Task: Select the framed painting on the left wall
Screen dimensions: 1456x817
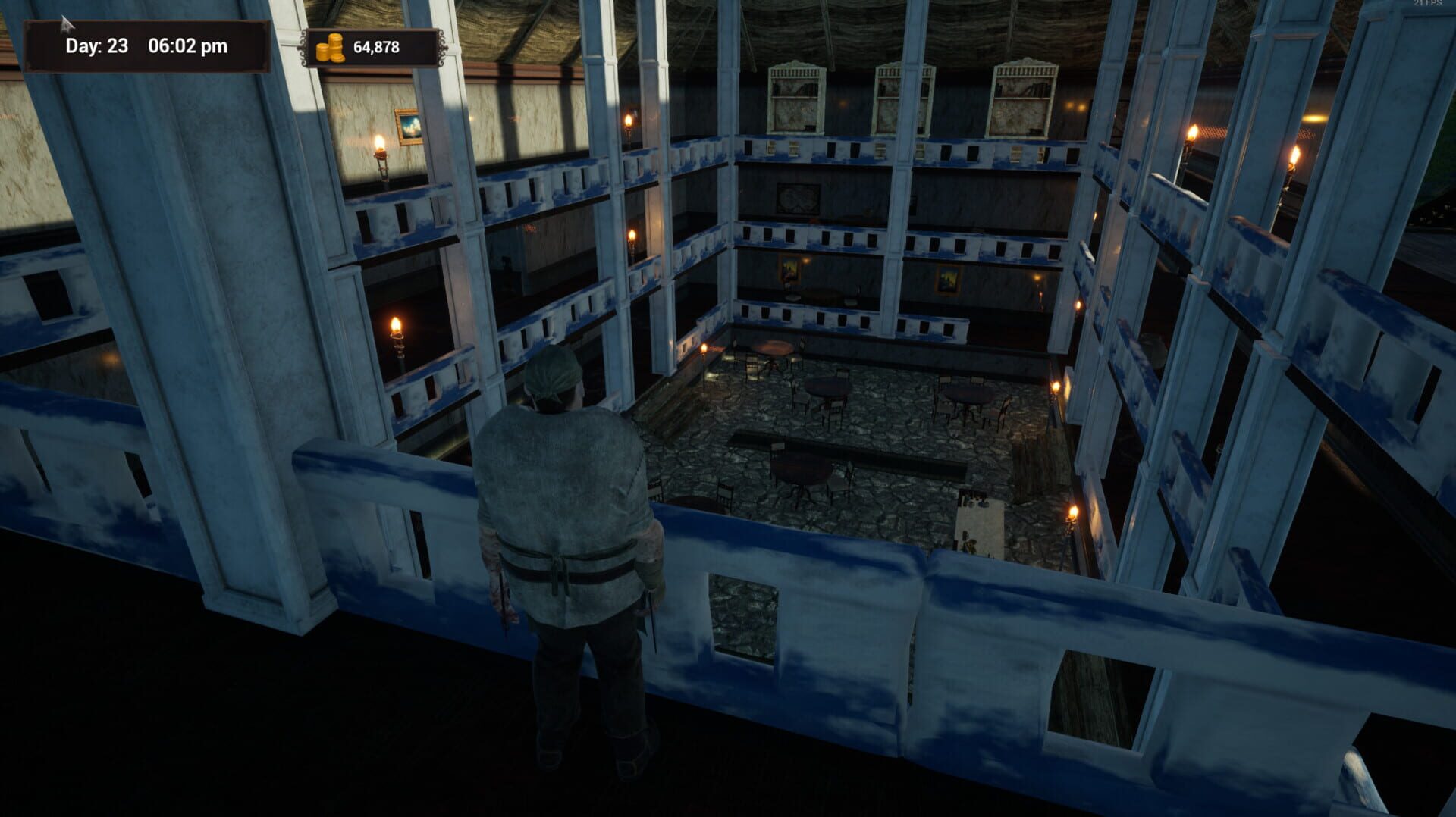Action: pos(410,127)
